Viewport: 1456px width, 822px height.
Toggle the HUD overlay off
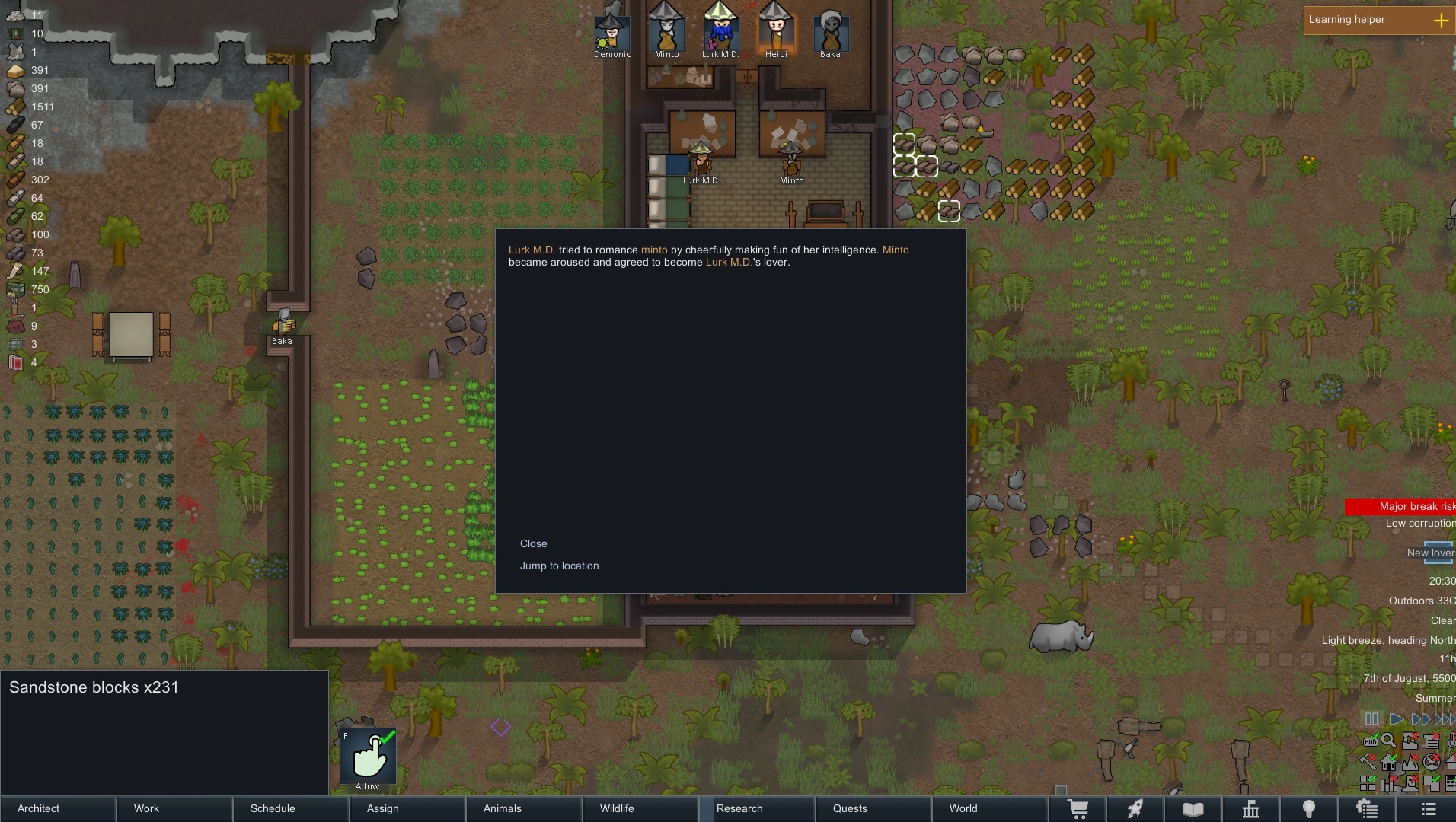tap(1370, 741)
